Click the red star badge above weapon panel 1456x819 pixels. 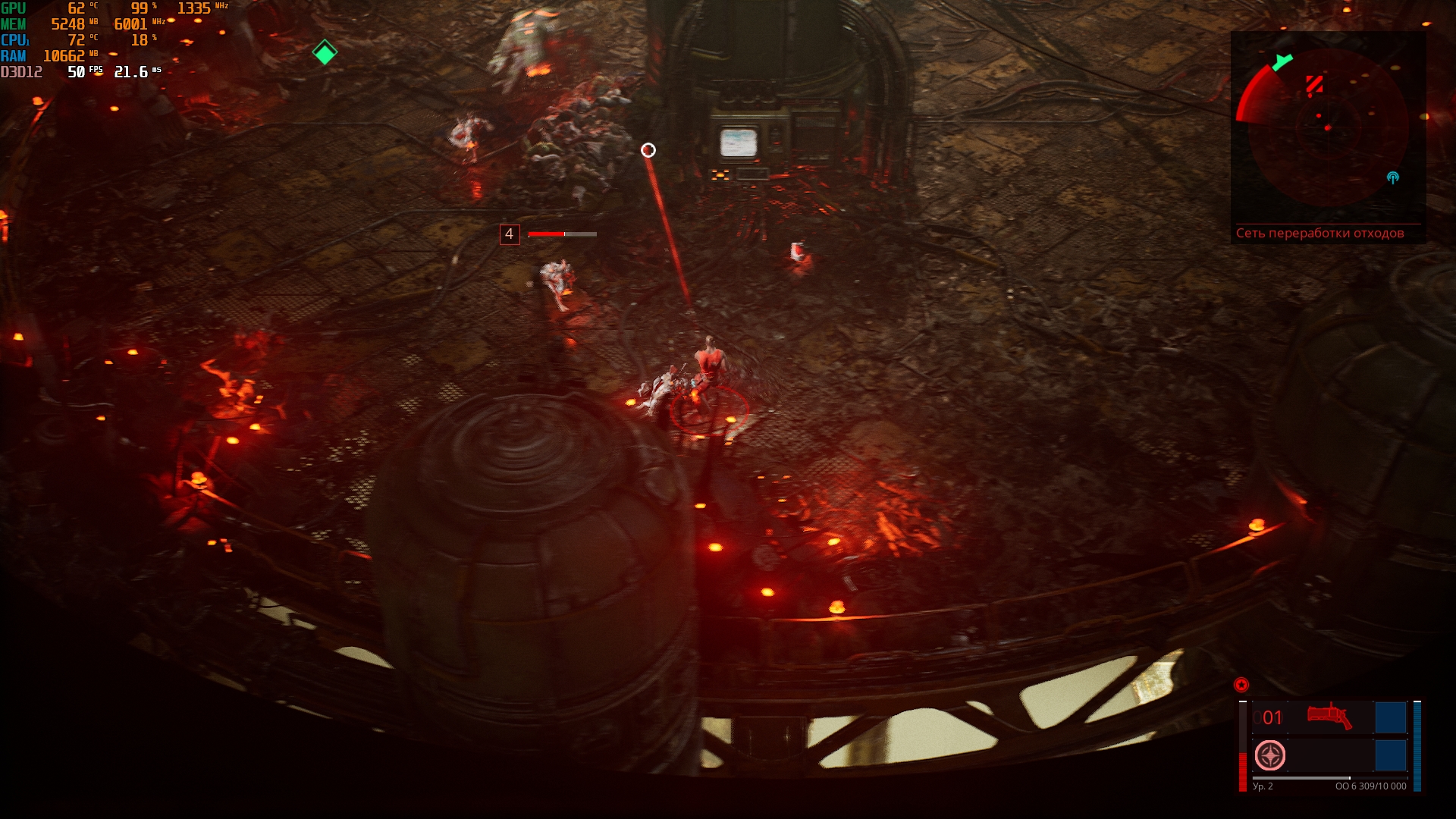1241,685
